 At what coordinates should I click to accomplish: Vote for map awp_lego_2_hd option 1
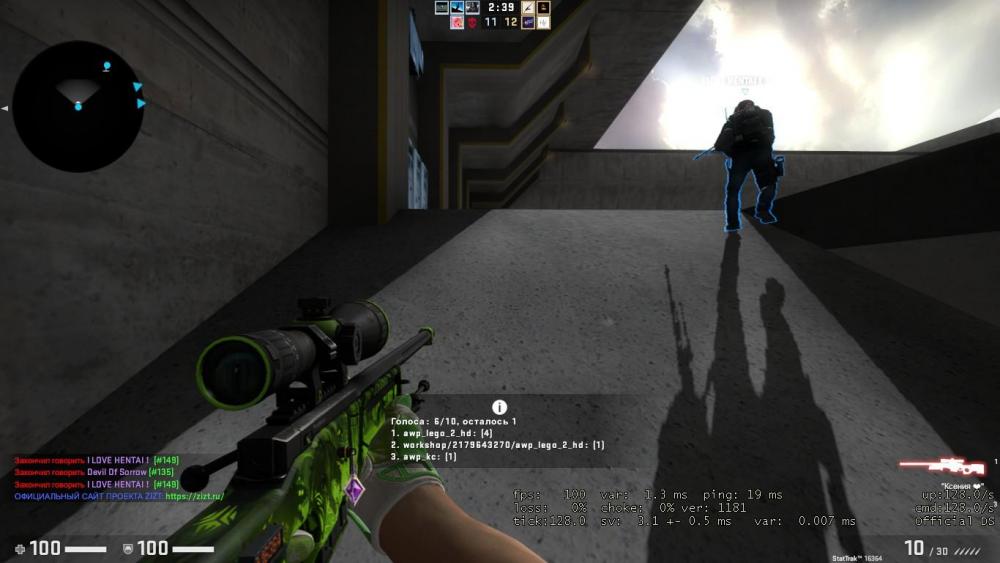point(448,433)
